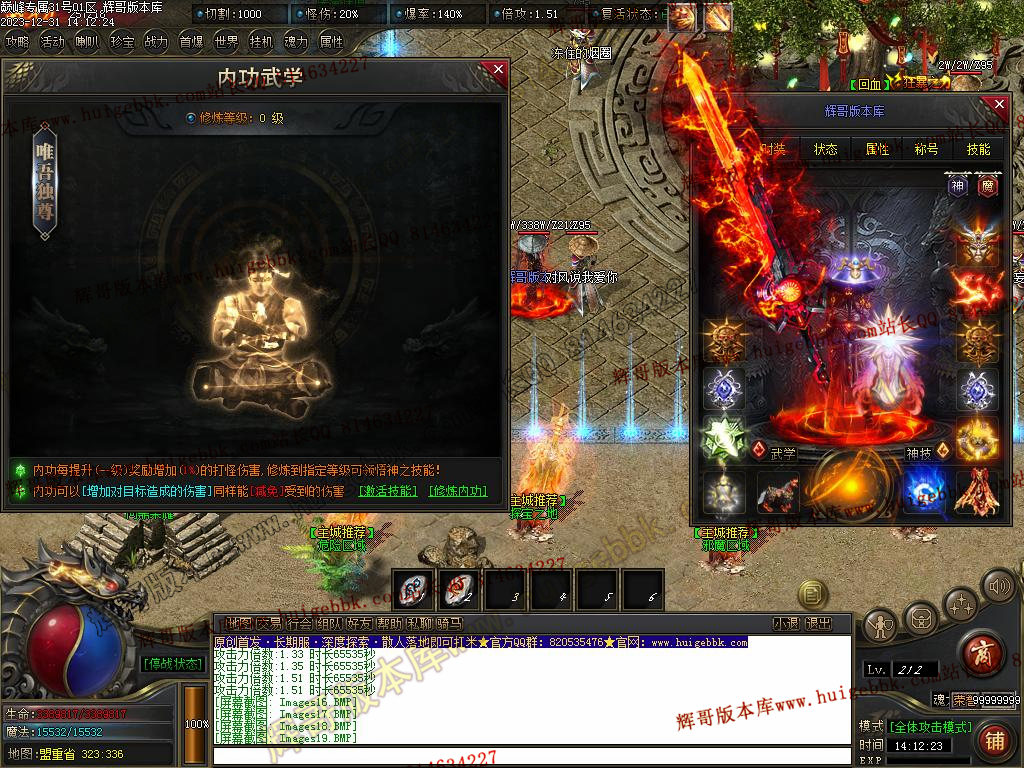Click the 魔 demon mode button

987,185
